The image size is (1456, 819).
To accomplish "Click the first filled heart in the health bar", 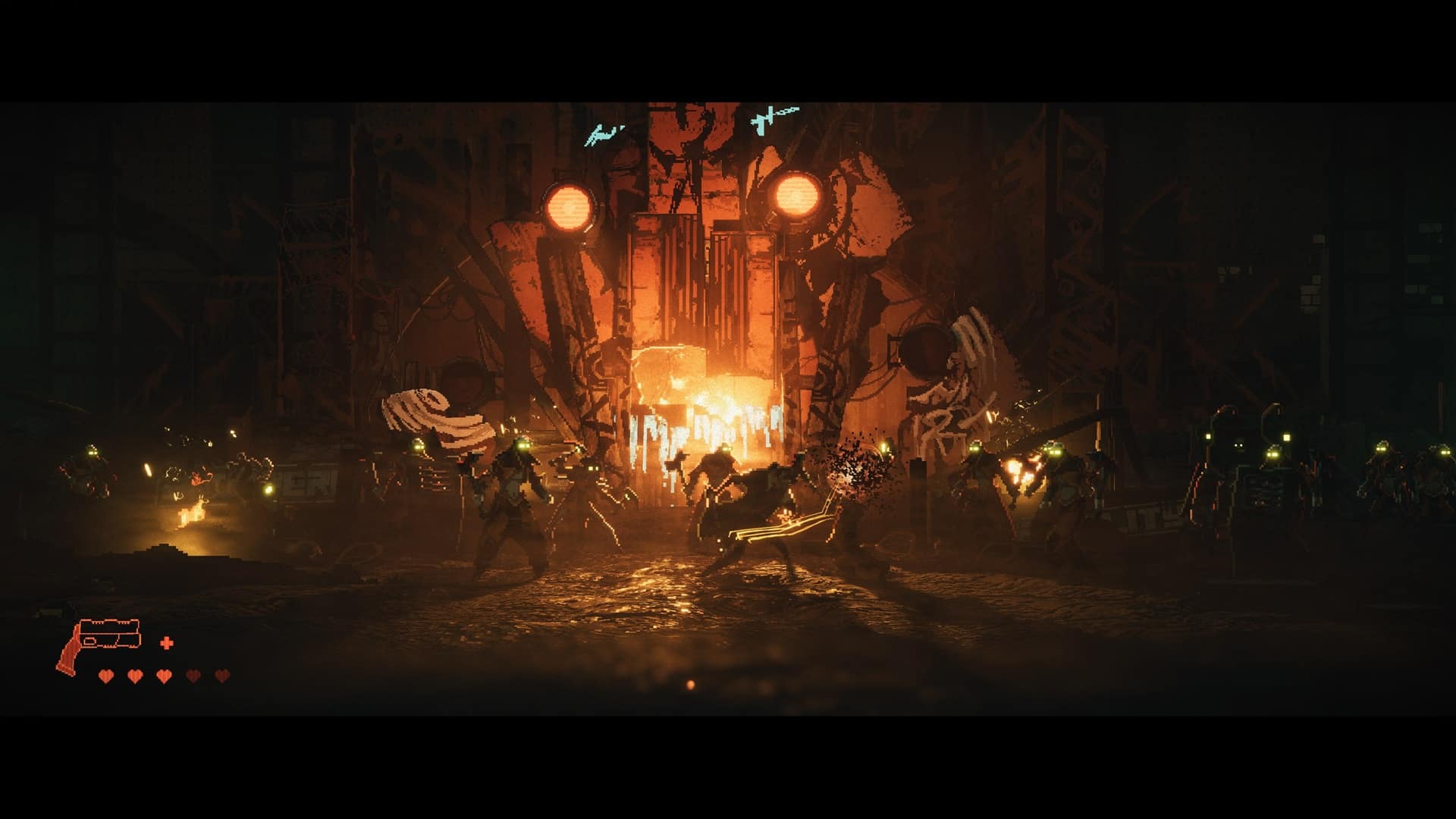I will (106, 675).
